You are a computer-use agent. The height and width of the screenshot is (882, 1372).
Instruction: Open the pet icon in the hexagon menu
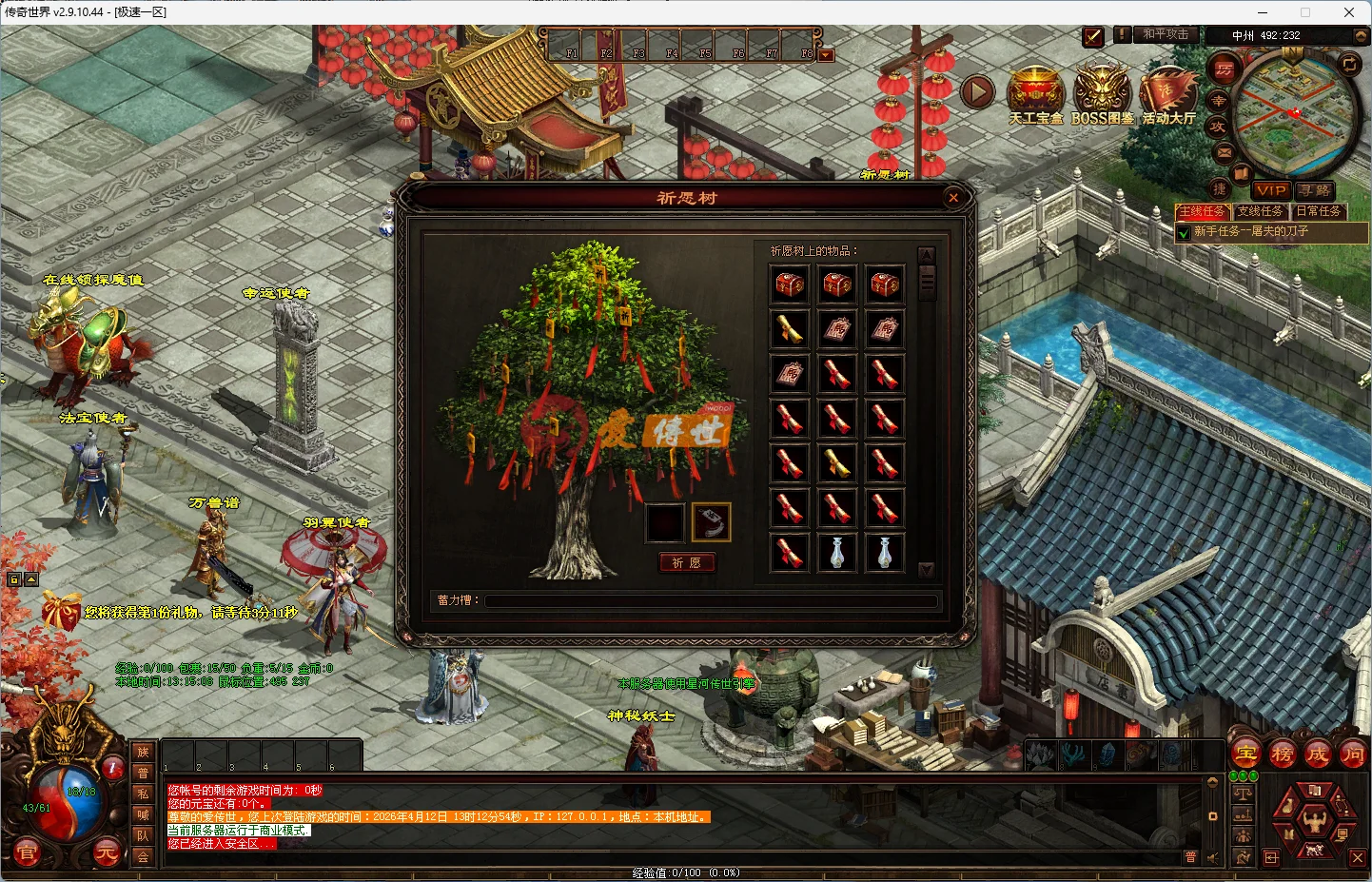coord(1314,850)
